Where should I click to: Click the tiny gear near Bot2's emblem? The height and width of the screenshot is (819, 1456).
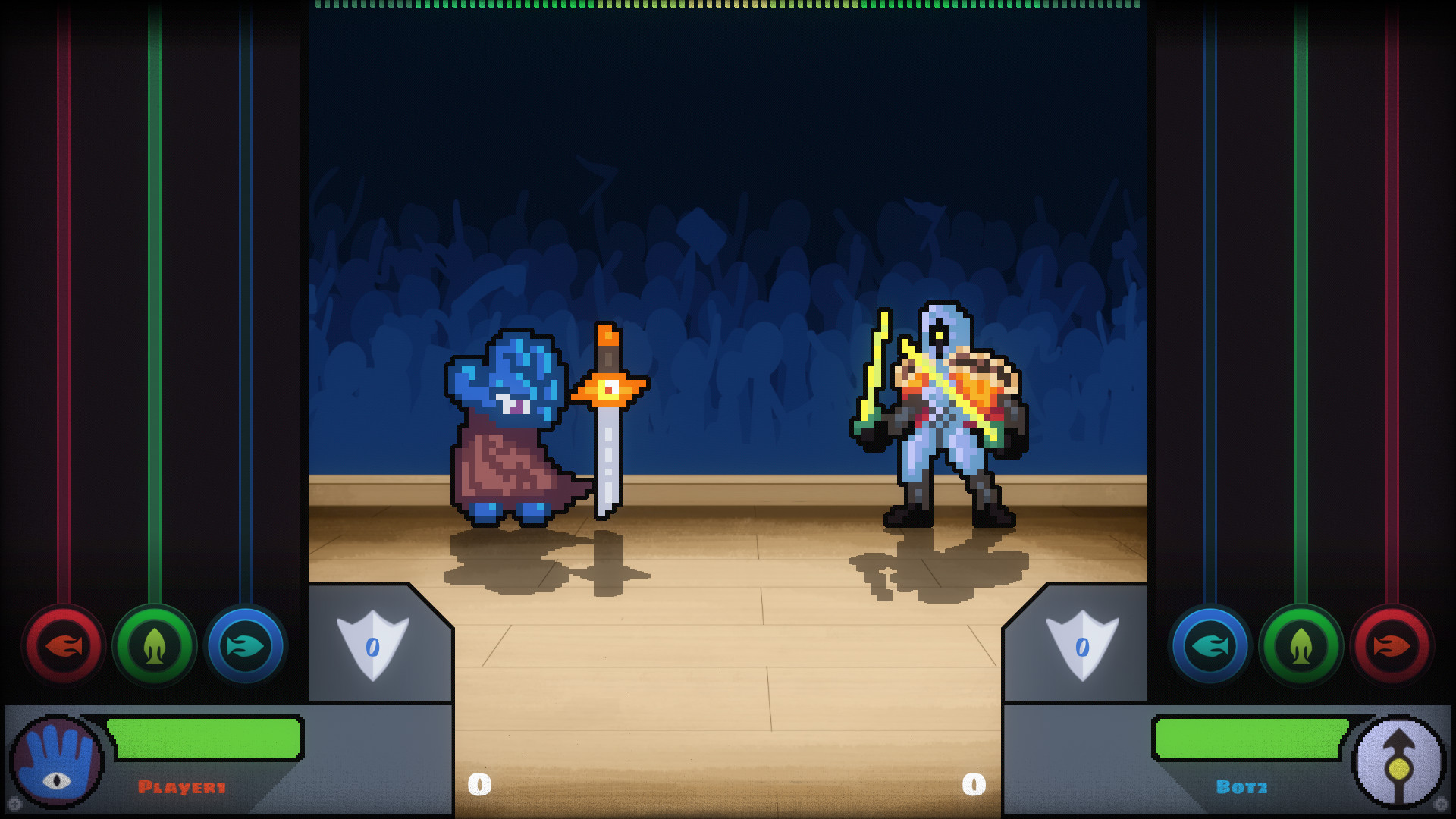point(1439,804)
